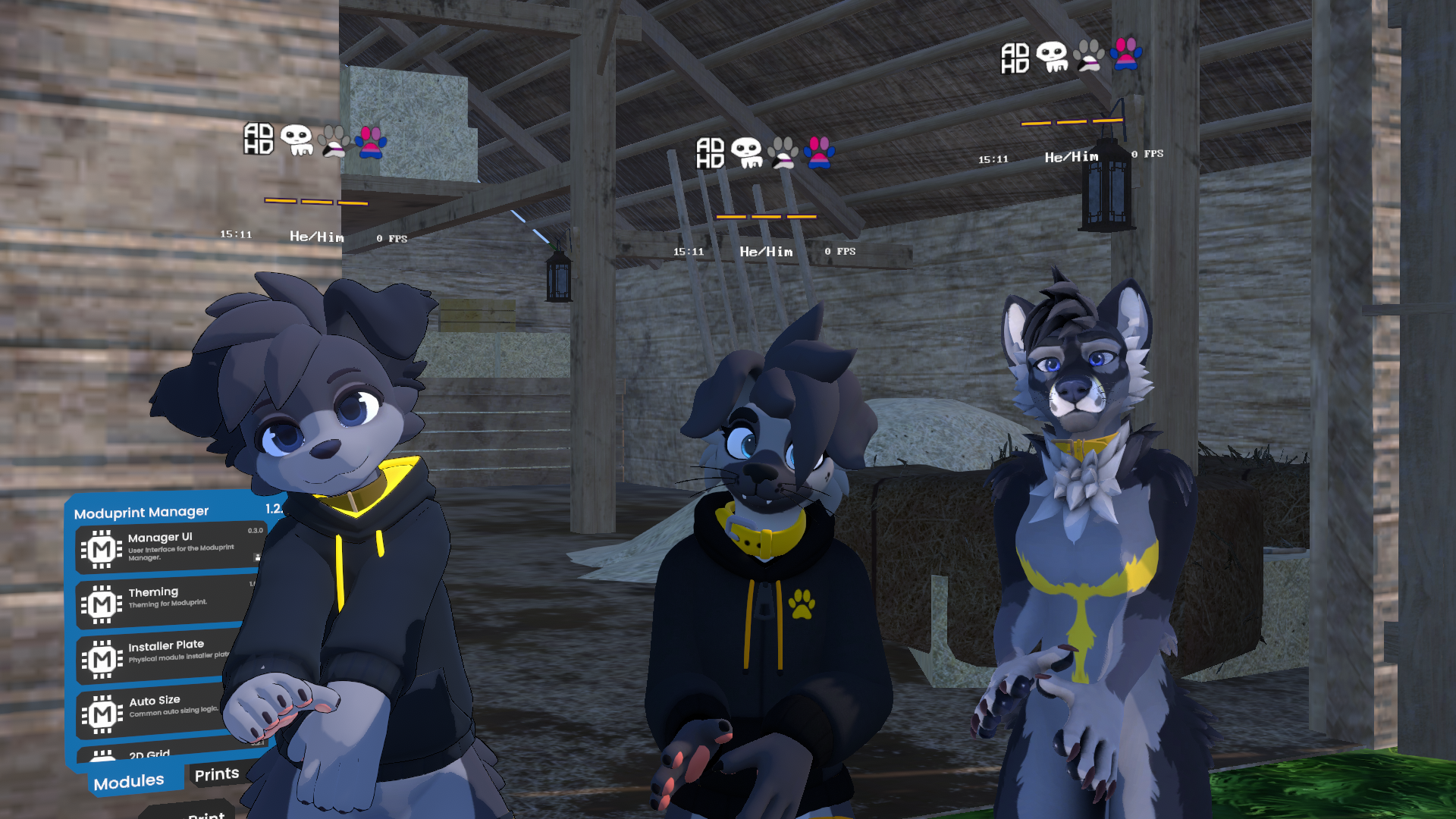The image size is (1456, 819).
Task: Click the 15:11 clock on the right nameplate
Action: click(993, 159)
